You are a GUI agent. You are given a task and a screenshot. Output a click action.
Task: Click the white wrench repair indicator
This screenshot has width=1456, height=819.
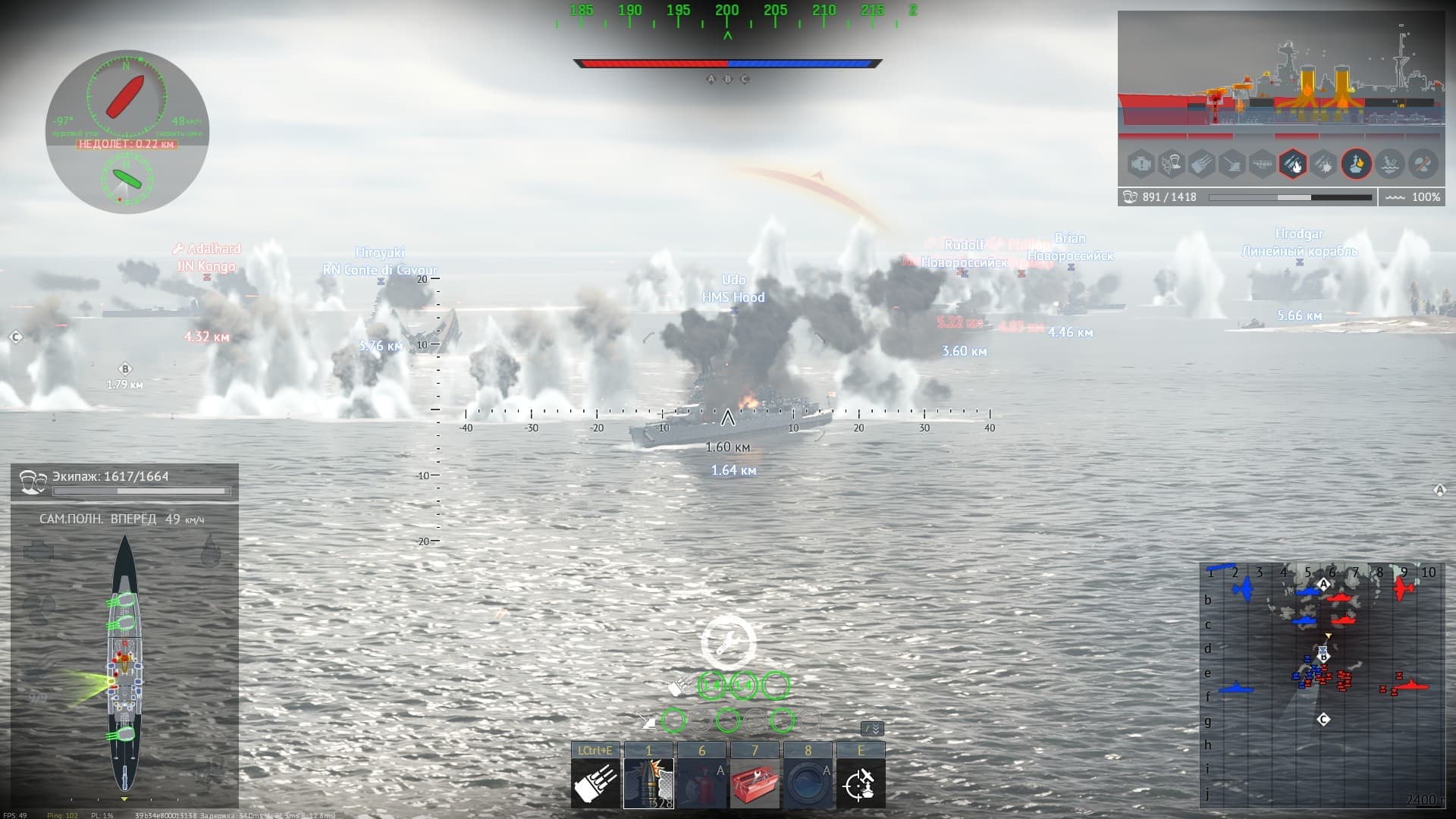tap(728, 642)
